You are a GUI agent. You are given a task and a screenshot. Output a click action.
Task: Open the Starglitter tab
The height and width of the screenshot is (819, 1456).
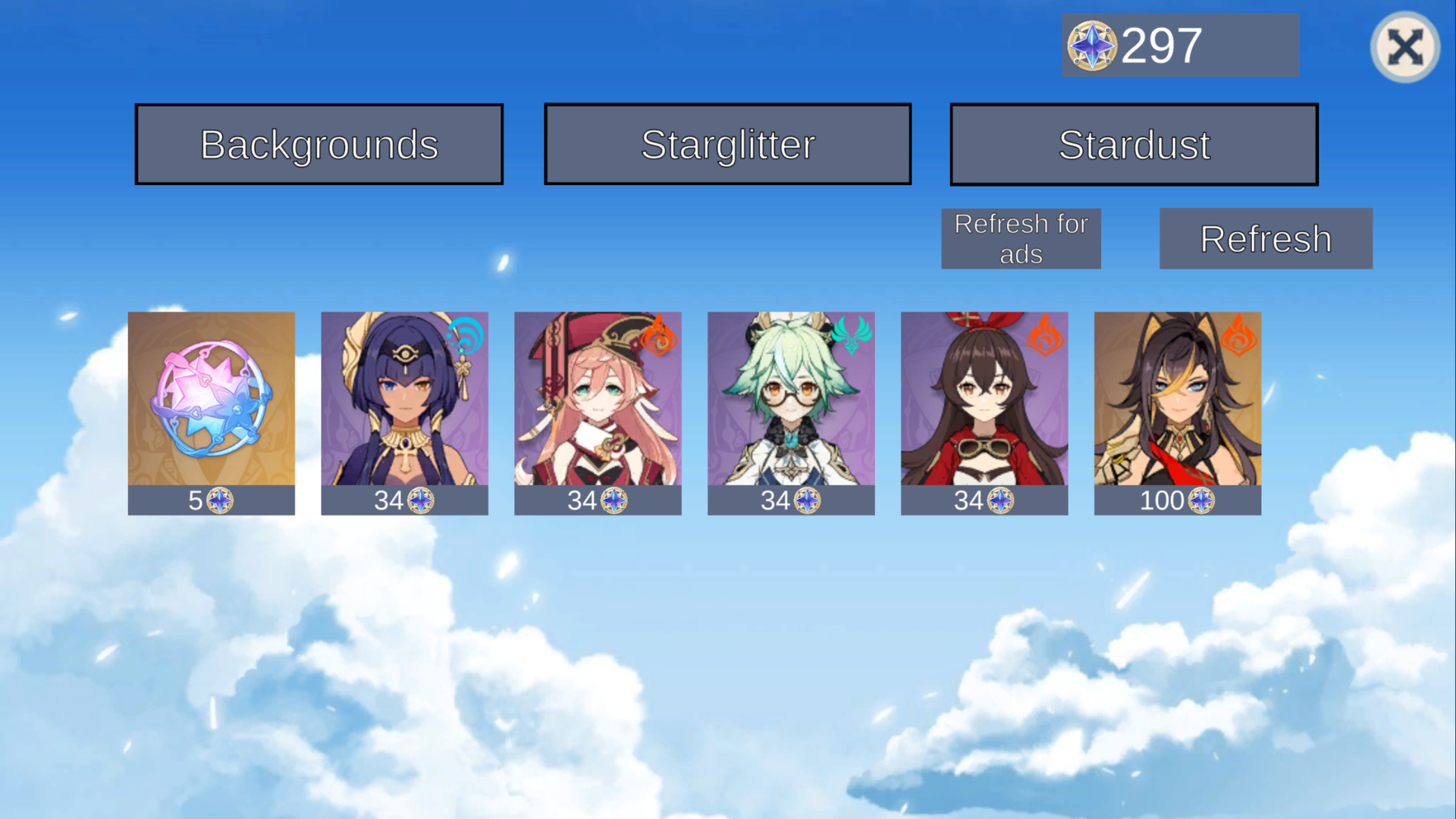click(x=727, y=143)
